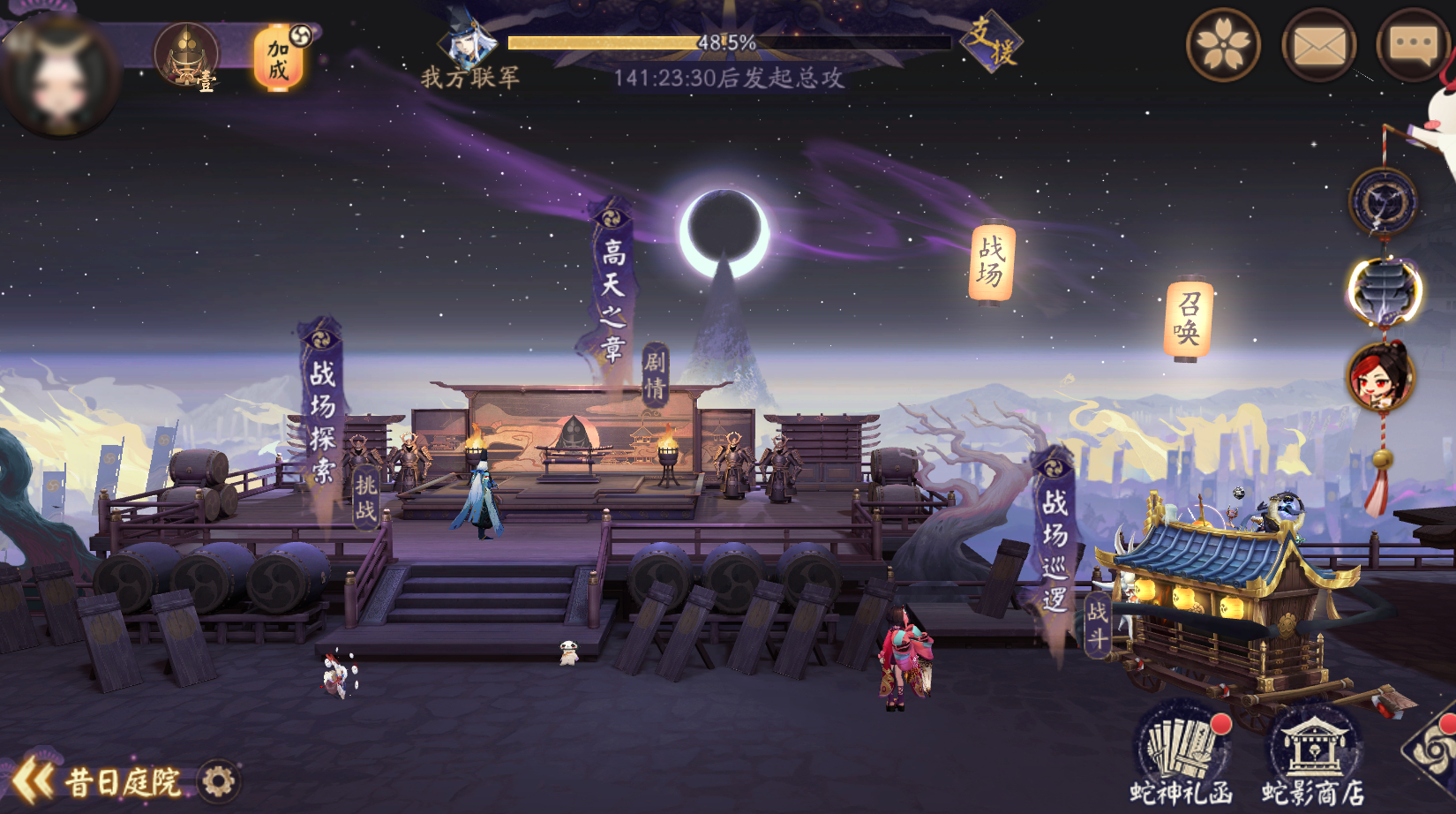Viewport: 1456px width, 814px height.
Task: Open the 召唤 summon lantern
Action: 1188,320
